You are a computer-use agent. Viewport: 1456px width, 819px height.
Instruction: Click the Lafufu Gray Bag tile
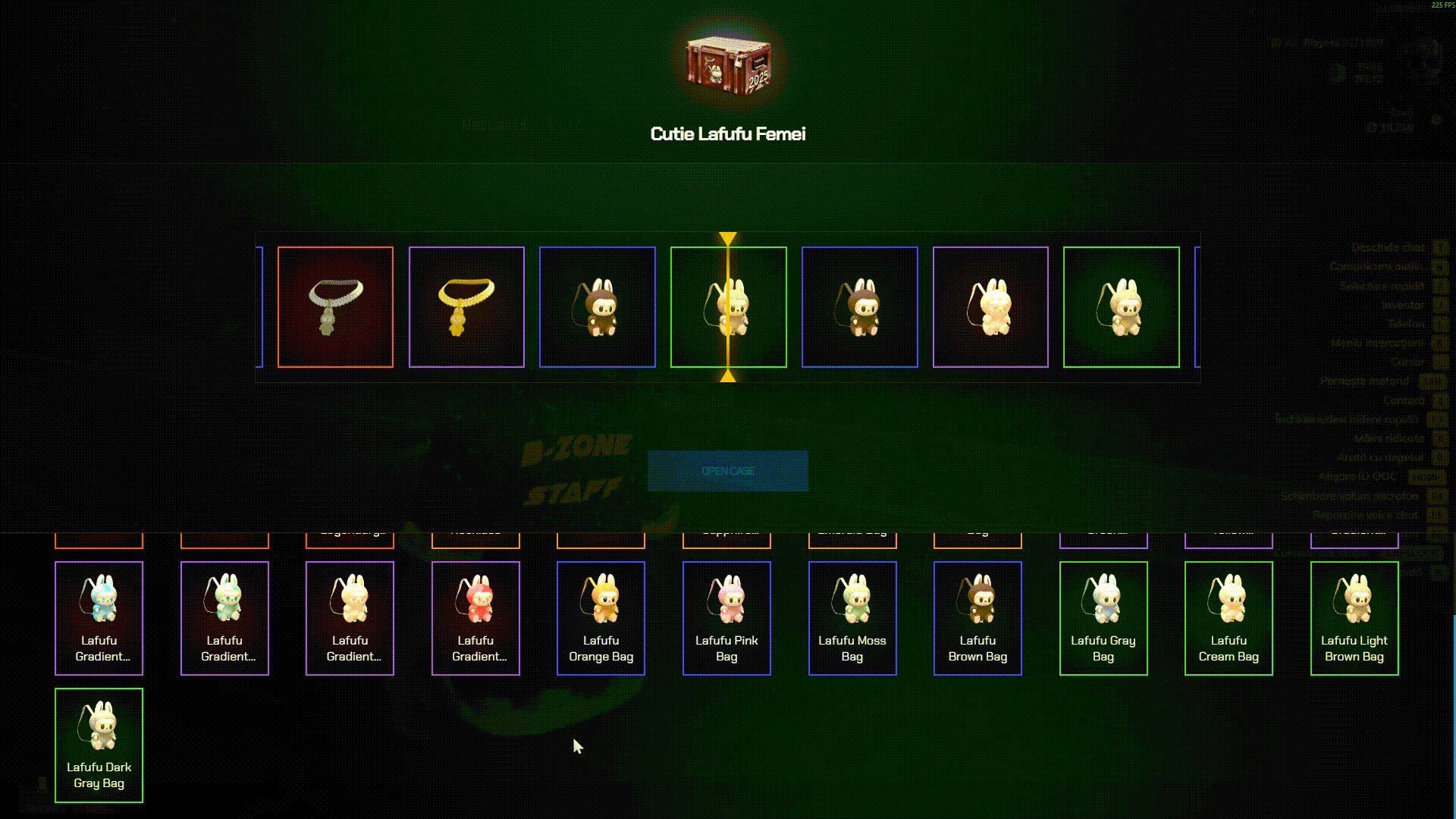[x=1103, y=618]
